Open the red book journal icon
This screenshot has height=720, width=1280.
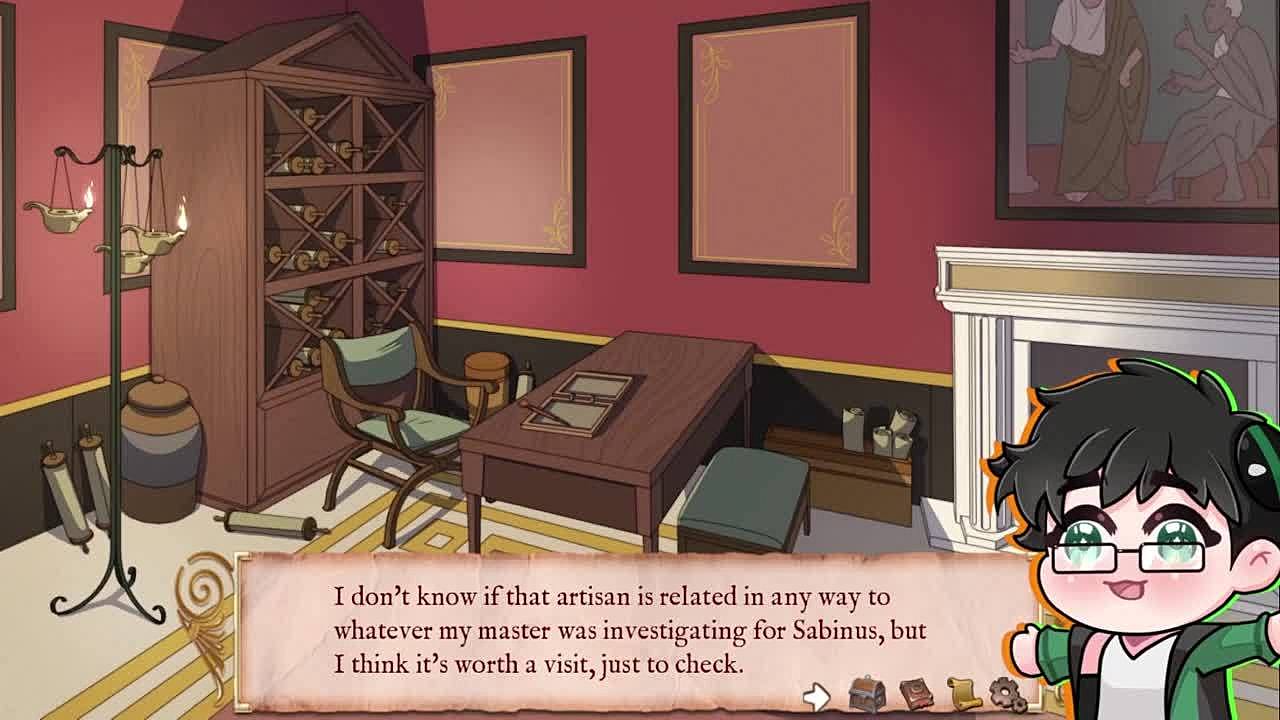915,693
